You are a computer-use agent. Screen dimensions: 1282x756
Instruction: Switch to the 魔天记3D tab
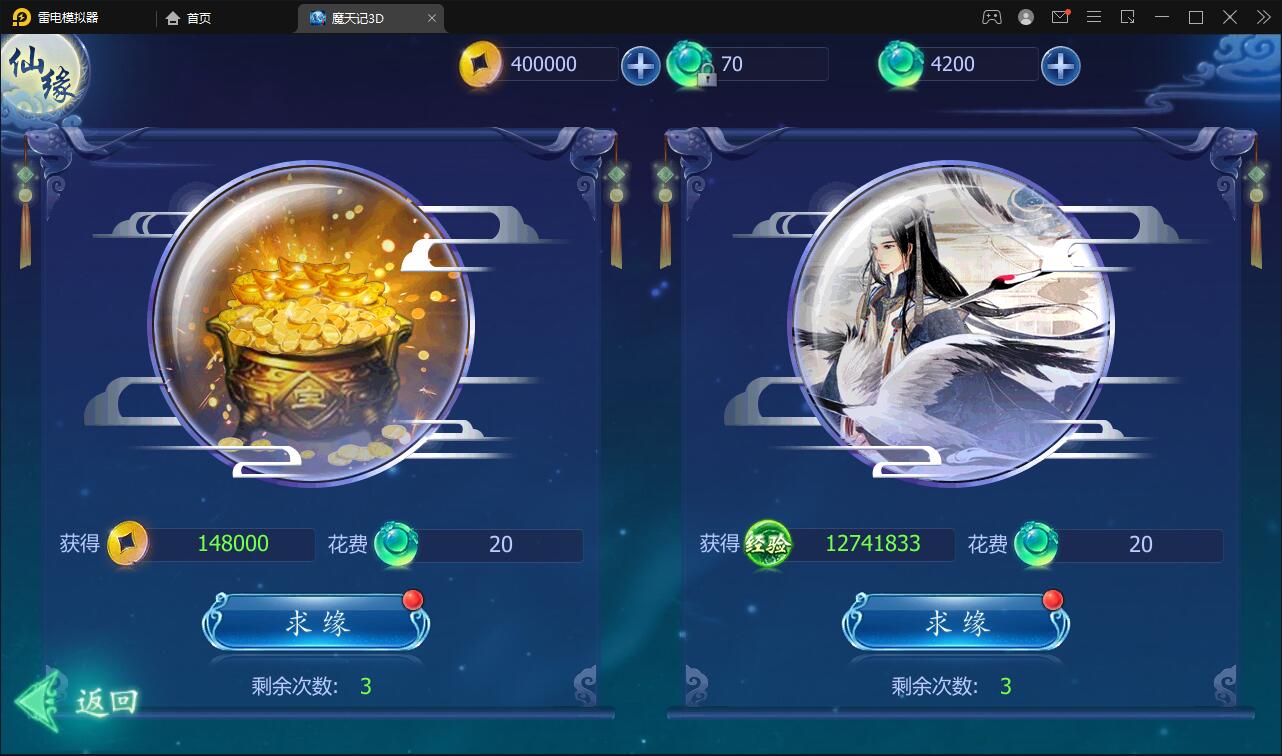pyautogui.click(x=362, y=17)
